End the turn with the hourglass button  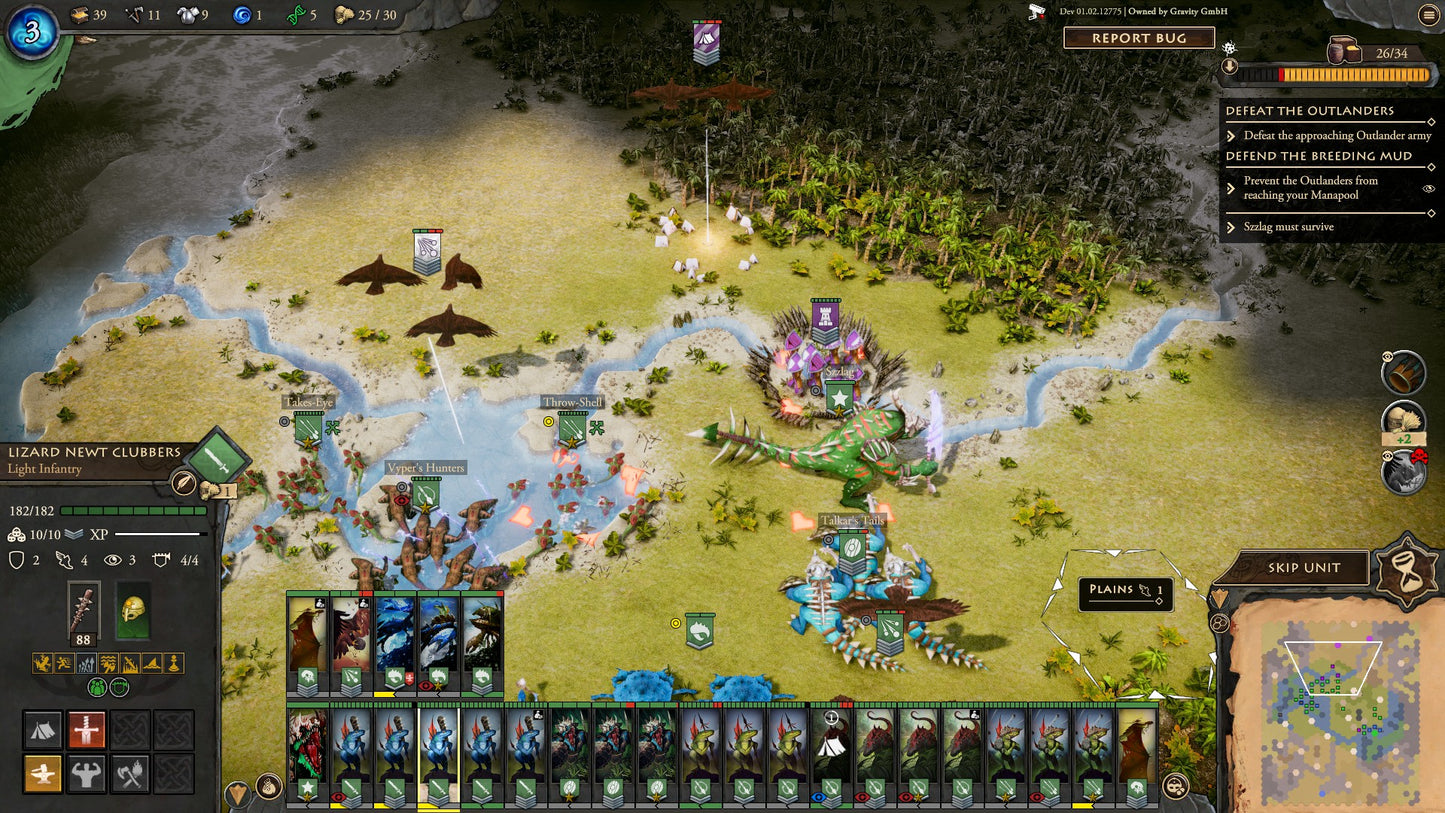click(x=1405, y=569)
